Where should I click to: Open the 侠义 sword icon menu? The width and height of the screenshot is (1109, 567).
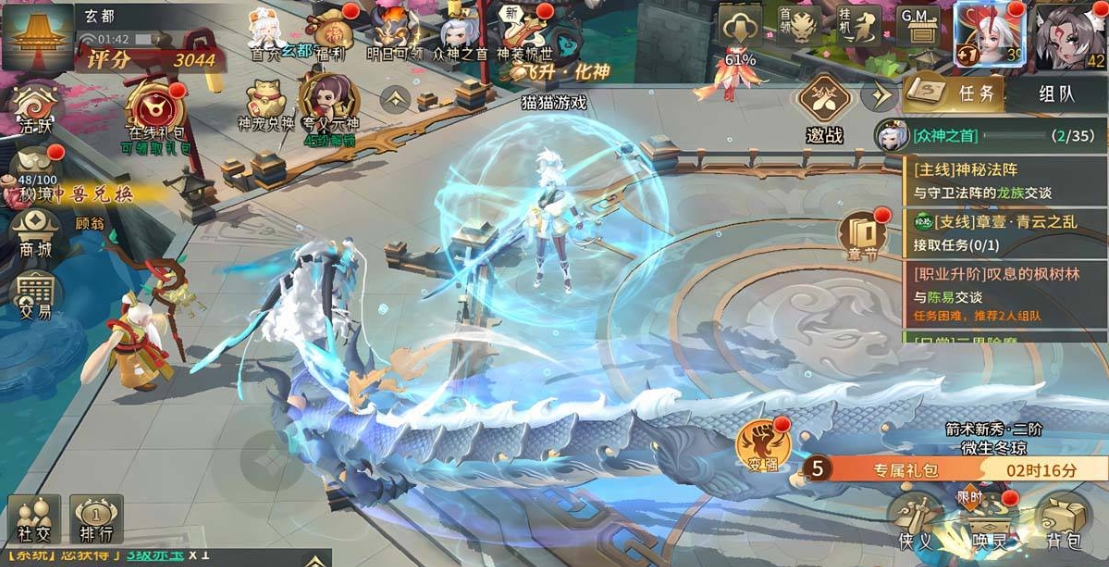coord(915,520)
